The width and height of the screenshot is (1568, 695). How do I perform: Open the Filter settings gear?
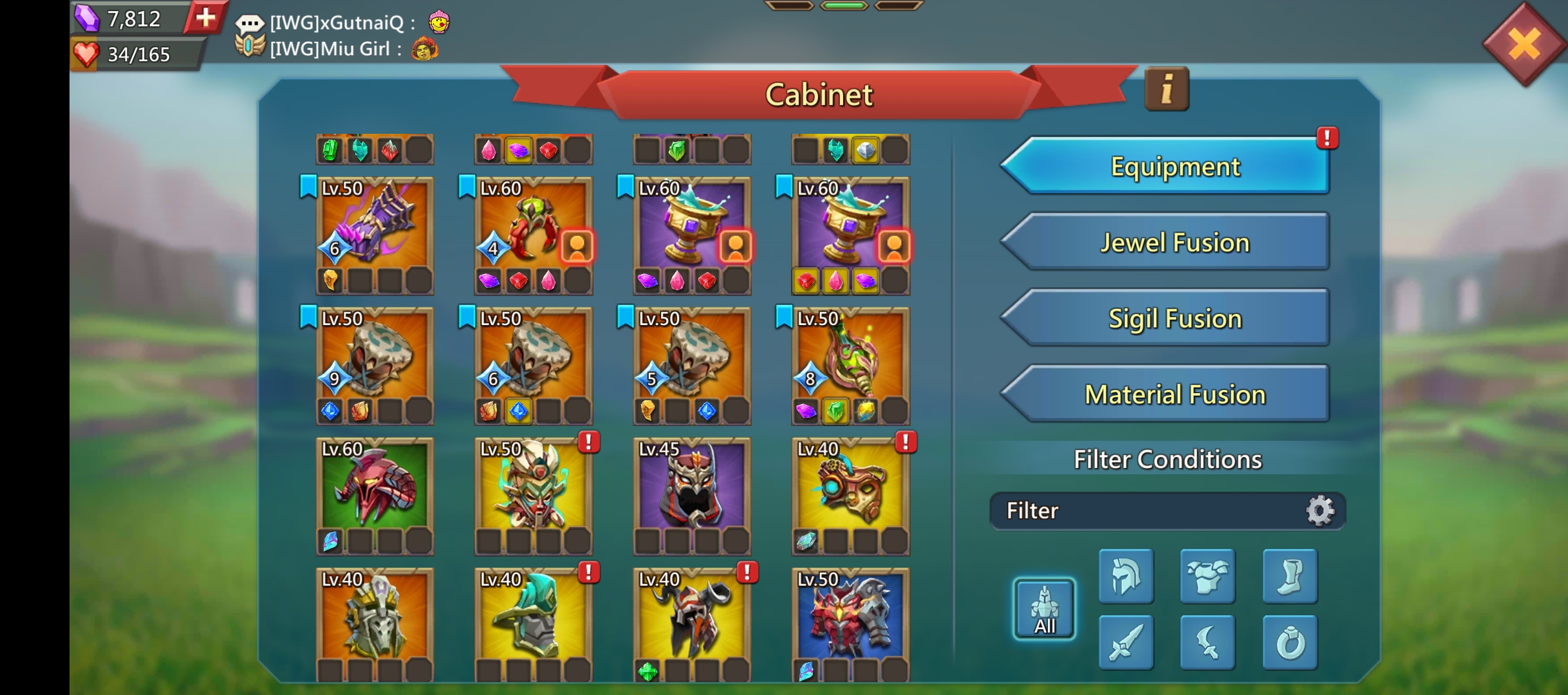(1320, 511)
